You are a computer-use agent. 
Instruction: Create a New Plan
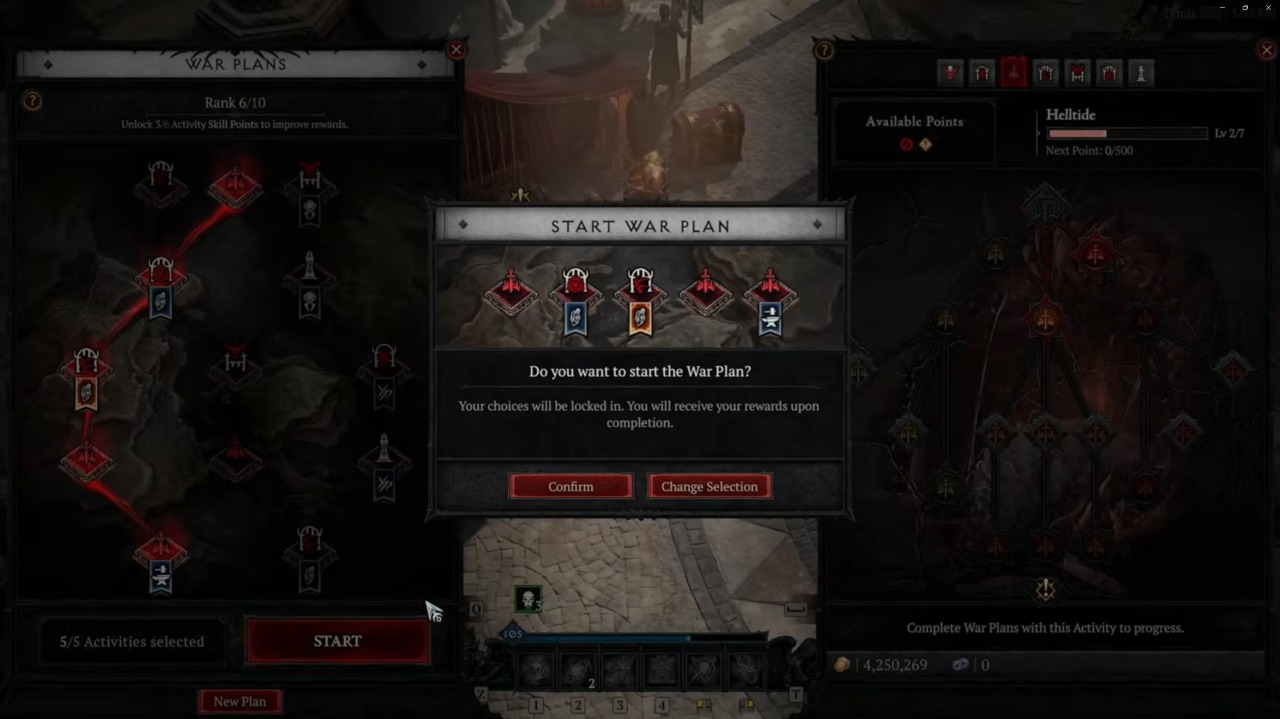click(240, 701)
